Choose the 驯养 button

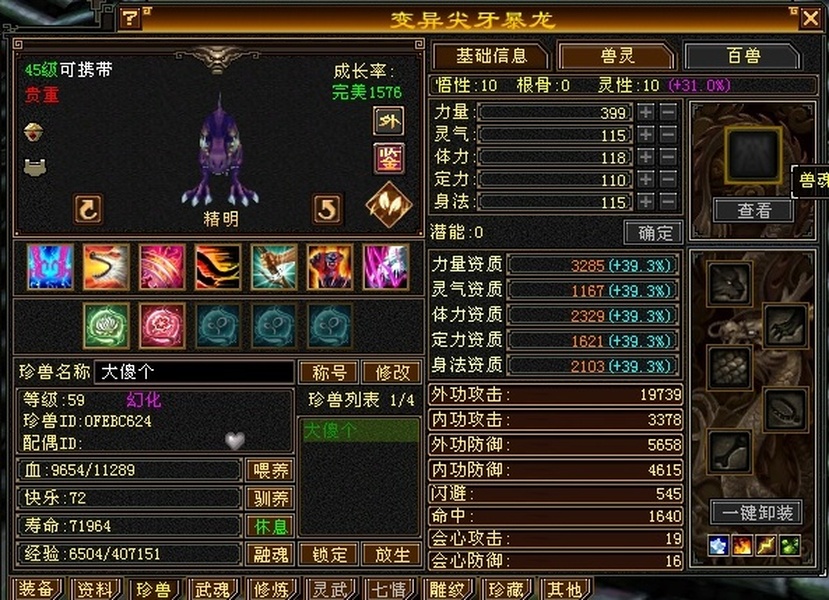(x=269, y=498)
